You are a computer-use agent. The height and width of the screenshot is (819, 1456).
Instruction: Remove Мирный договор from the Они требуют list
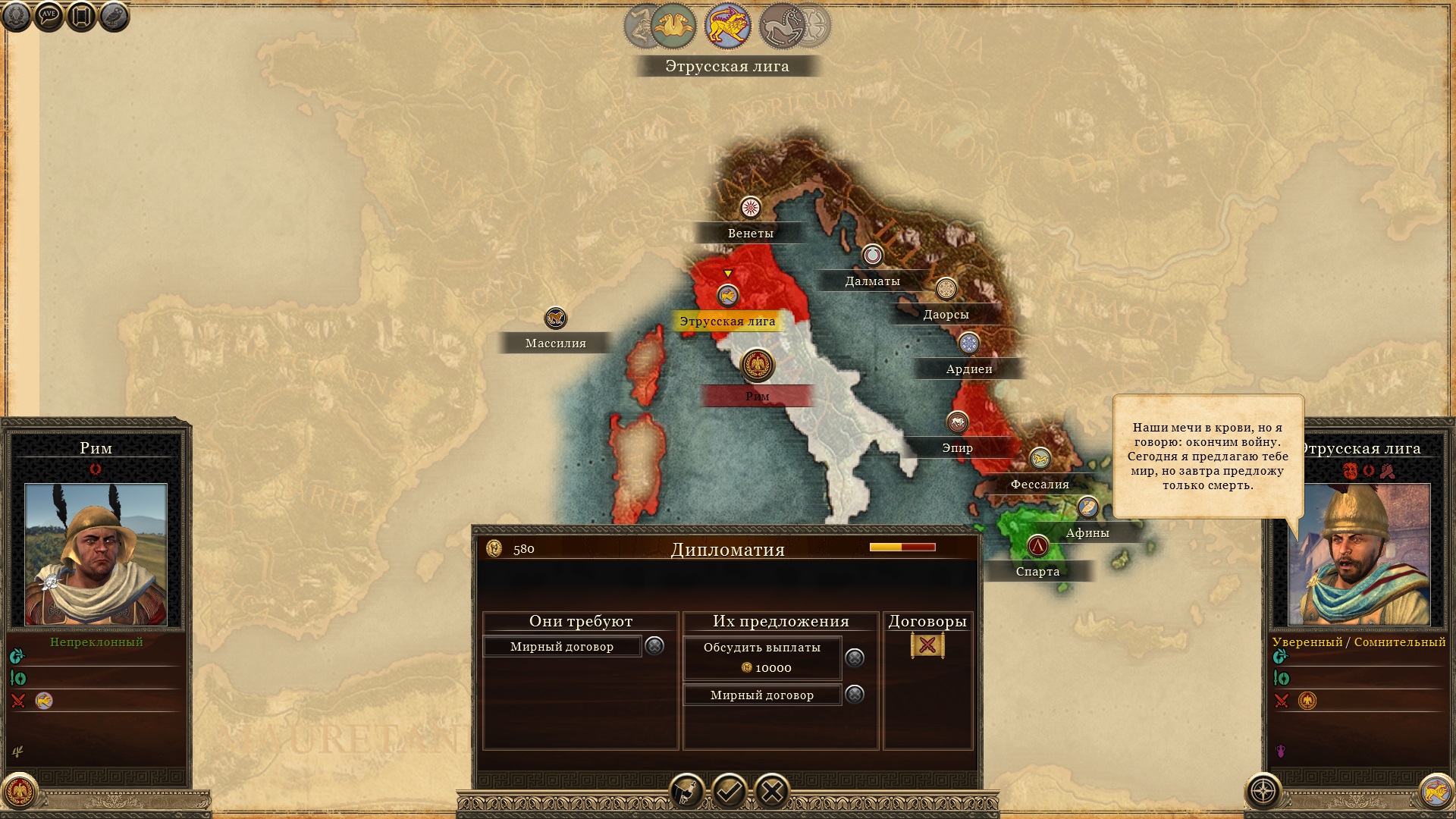(654, 645)
